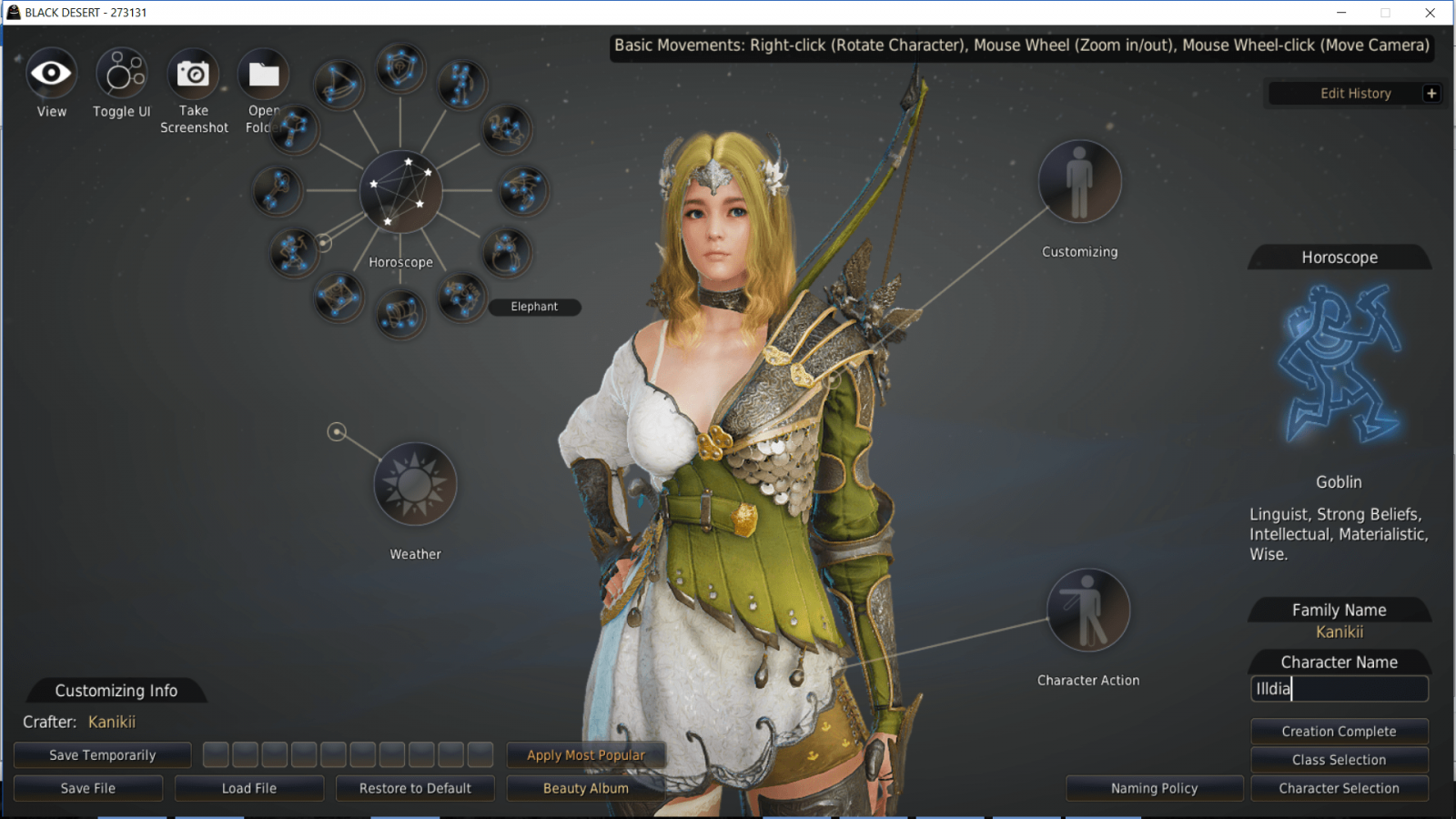
Task: Click the Character Name input field
Action: coord(1339,689)
